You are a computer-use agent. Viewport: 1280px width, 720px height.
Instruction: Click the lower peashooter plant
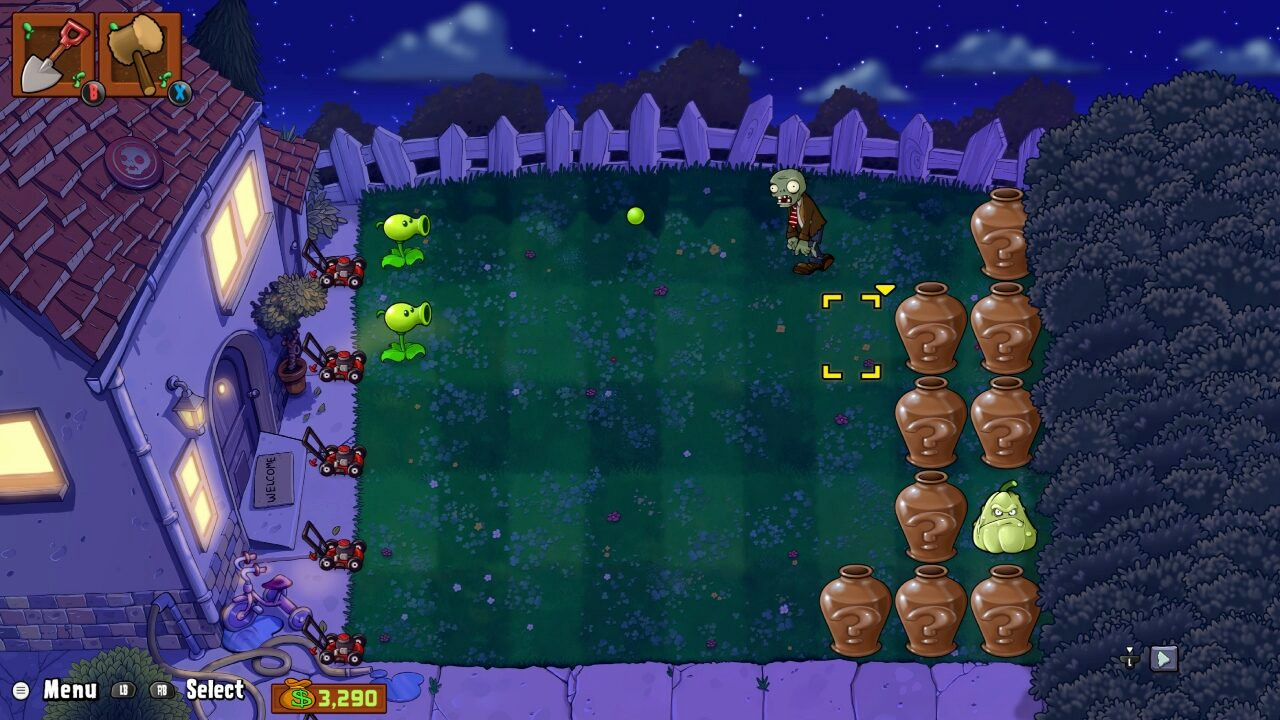click(x=405, y=330)
